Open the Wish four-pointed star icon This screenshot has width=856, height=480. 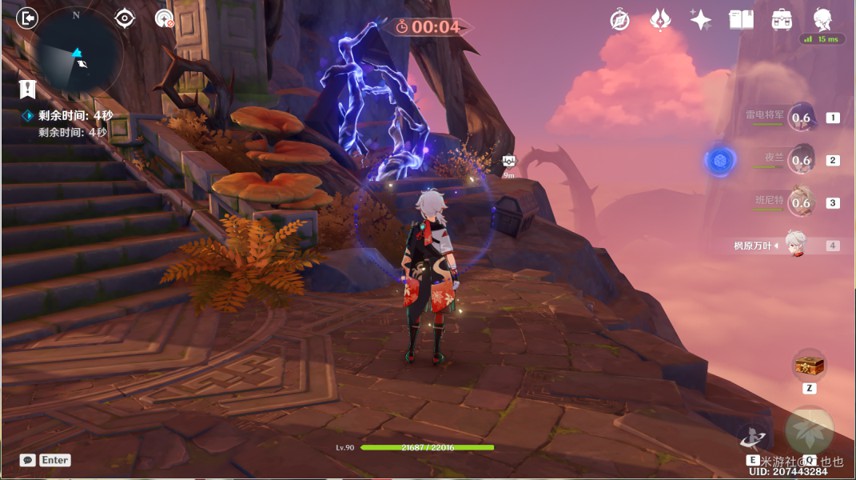point(701,20)
